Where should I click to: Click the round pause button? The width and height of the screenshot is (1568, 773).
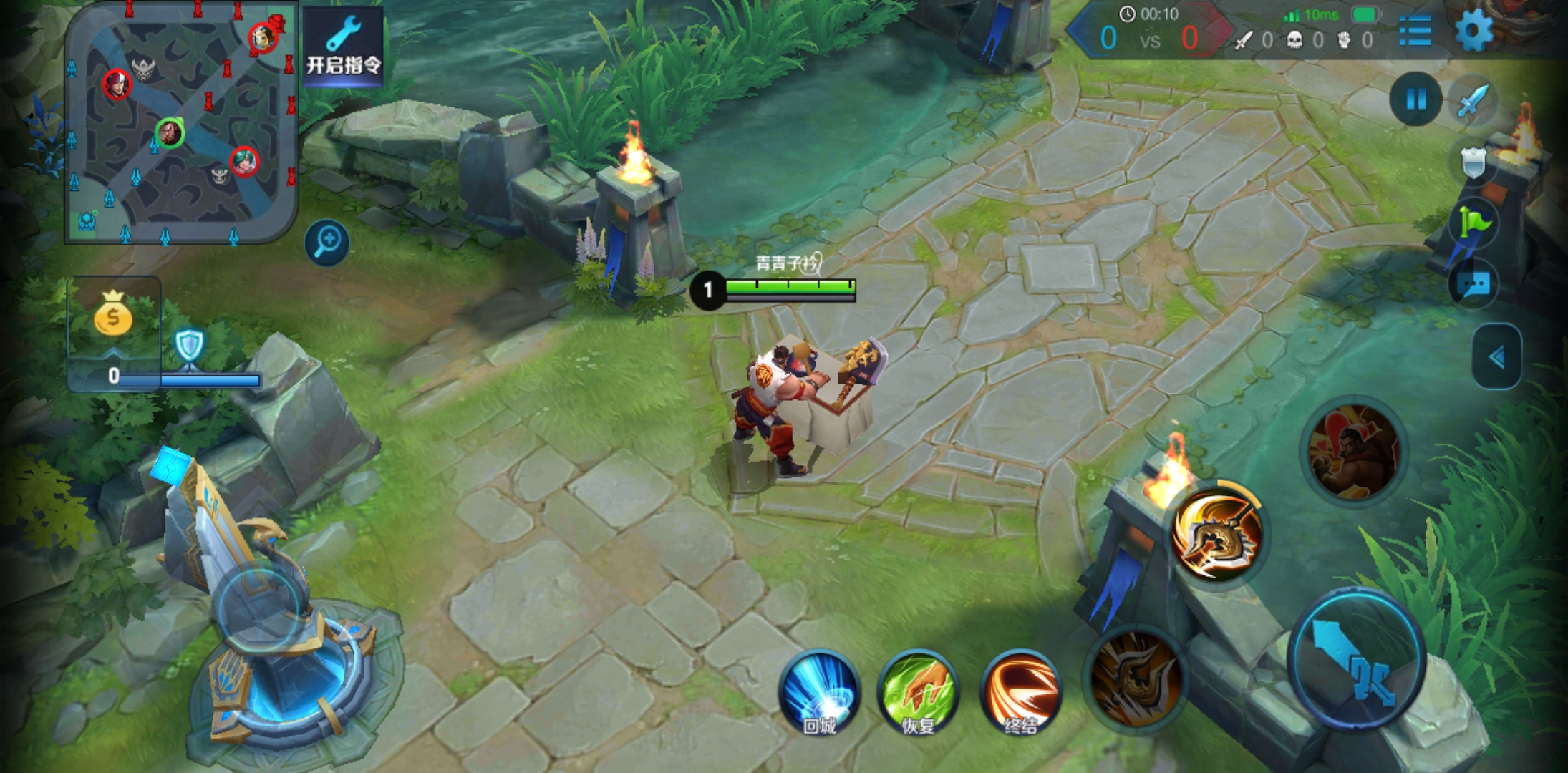1415,99
